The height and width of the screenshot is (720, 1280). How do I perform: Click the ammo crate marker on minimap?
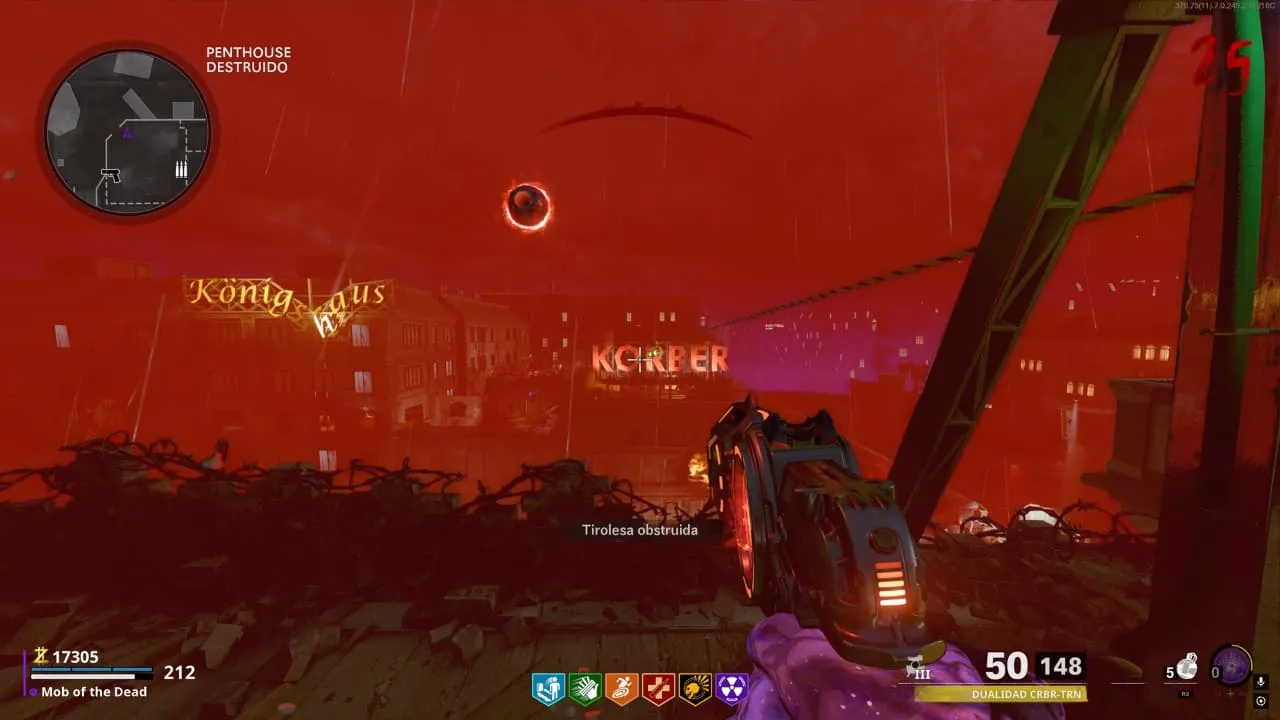coord(181,170)
